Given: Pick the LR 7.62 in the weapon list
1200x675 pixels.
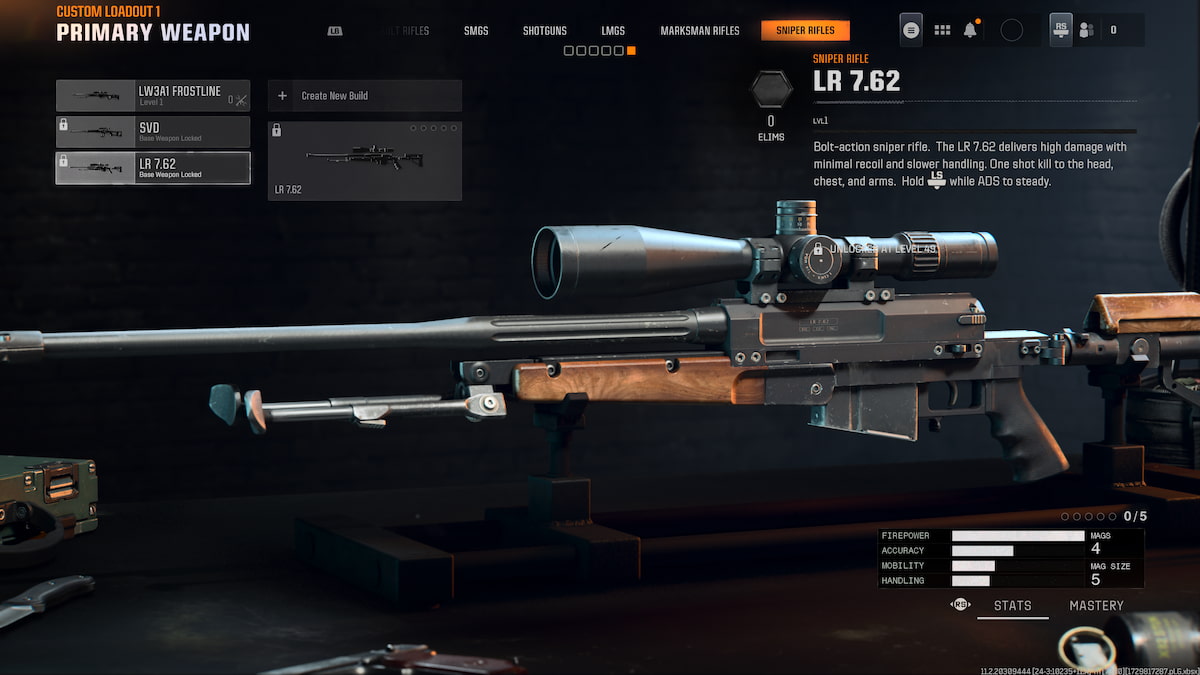Looking at the screenshot, I should [x=153, y=168].
